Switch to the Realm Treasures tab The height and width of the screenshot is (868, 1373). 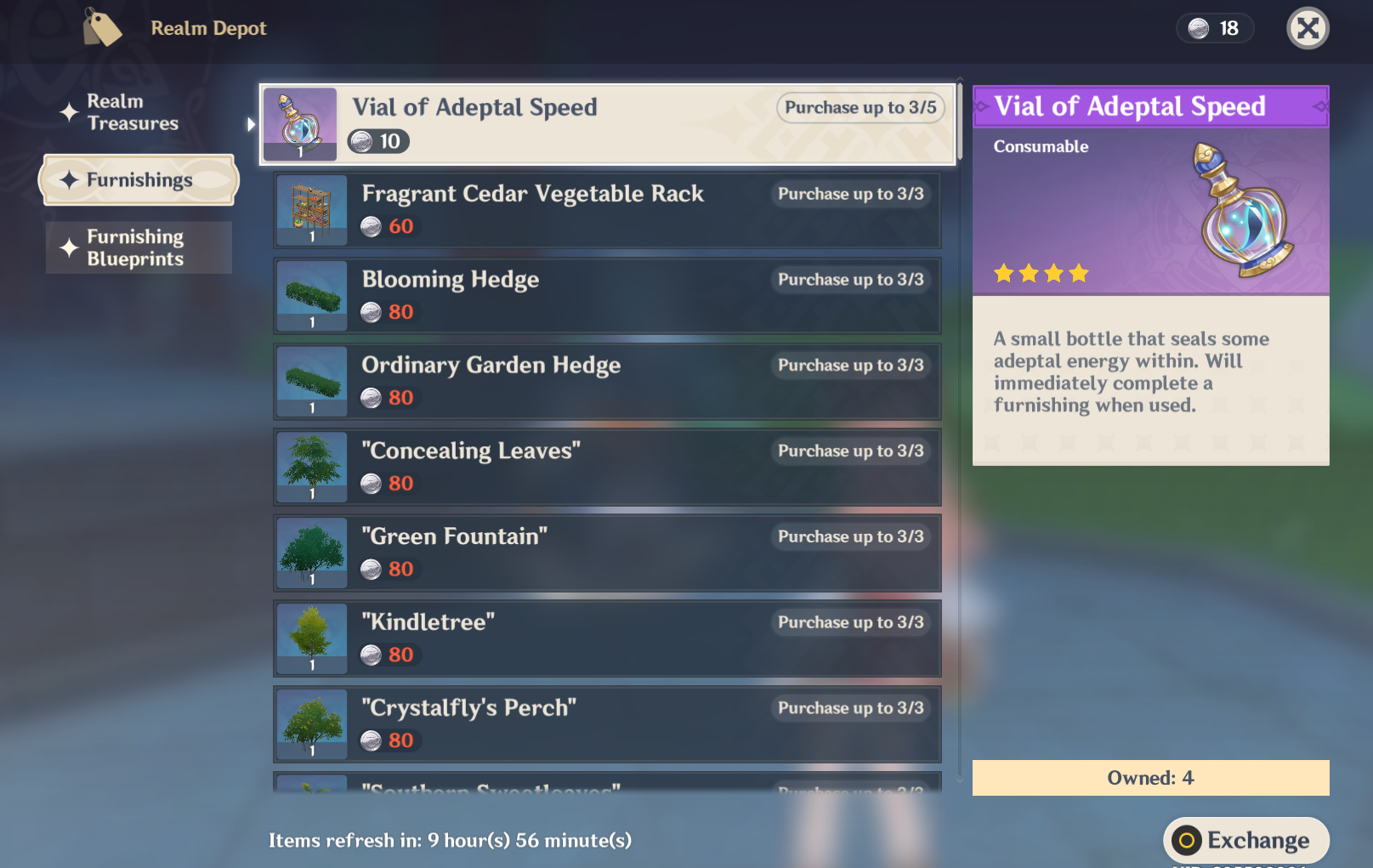tap(128, 112)
